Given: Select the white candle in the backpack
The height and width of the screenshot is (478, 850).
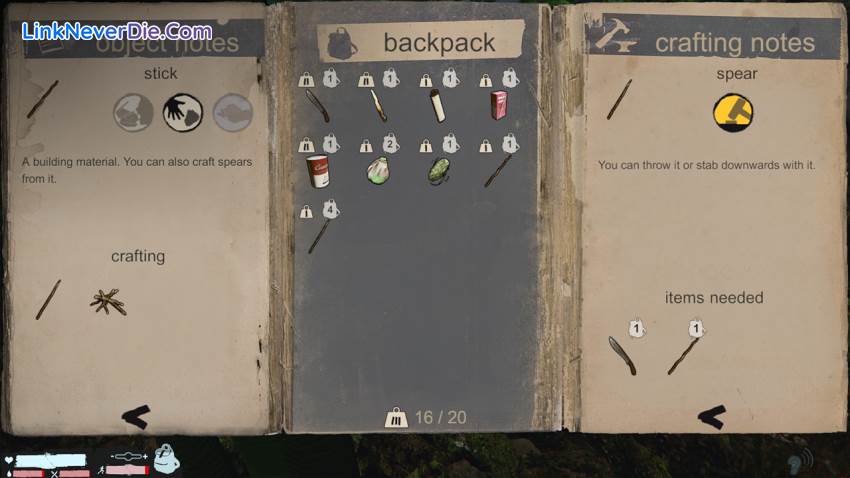Looking at the screenshot, I should (437, 105).
